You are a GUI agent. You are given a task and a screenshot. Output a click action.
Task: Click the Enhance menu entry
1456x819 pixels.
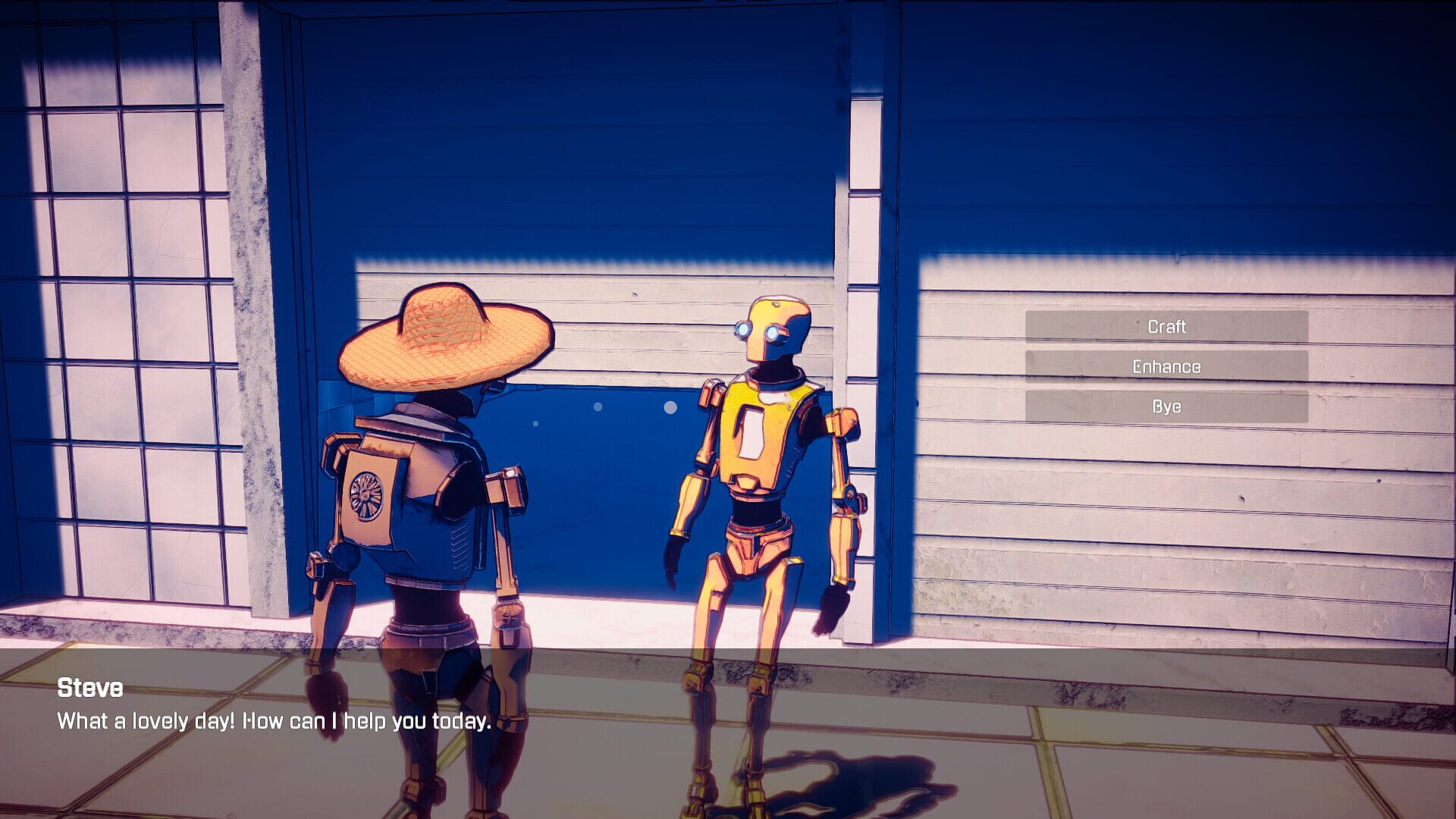[x=1166, y=366]
